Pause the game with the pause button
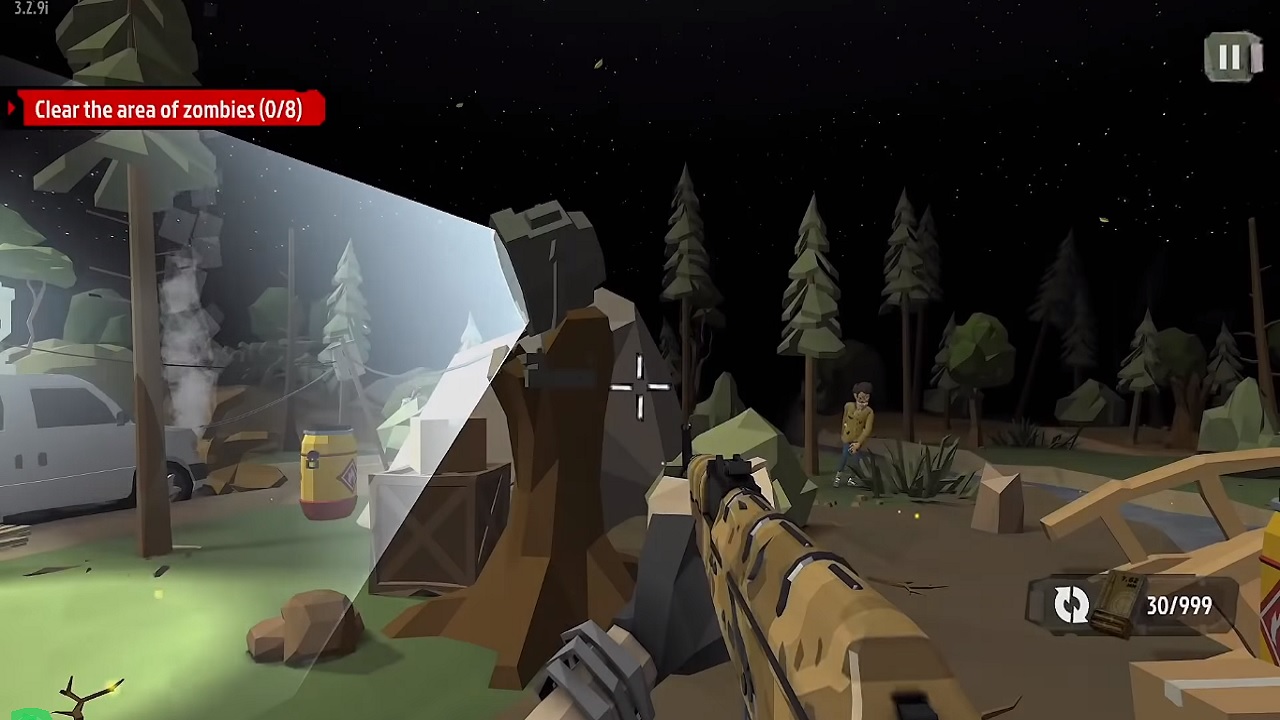 (1231, 57)
